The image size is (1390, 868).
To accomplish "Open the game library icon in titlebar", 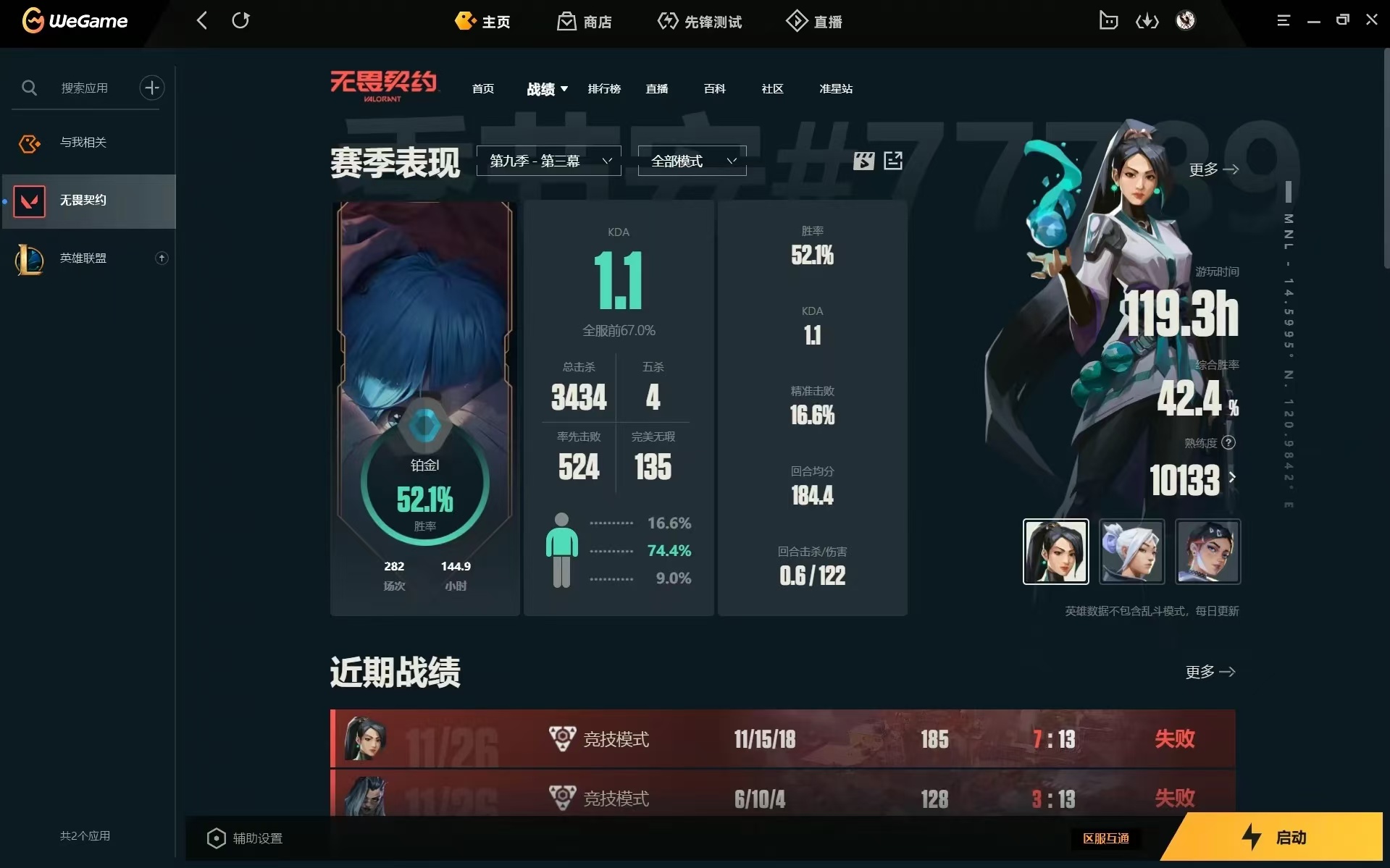I will coord(1108,20).
